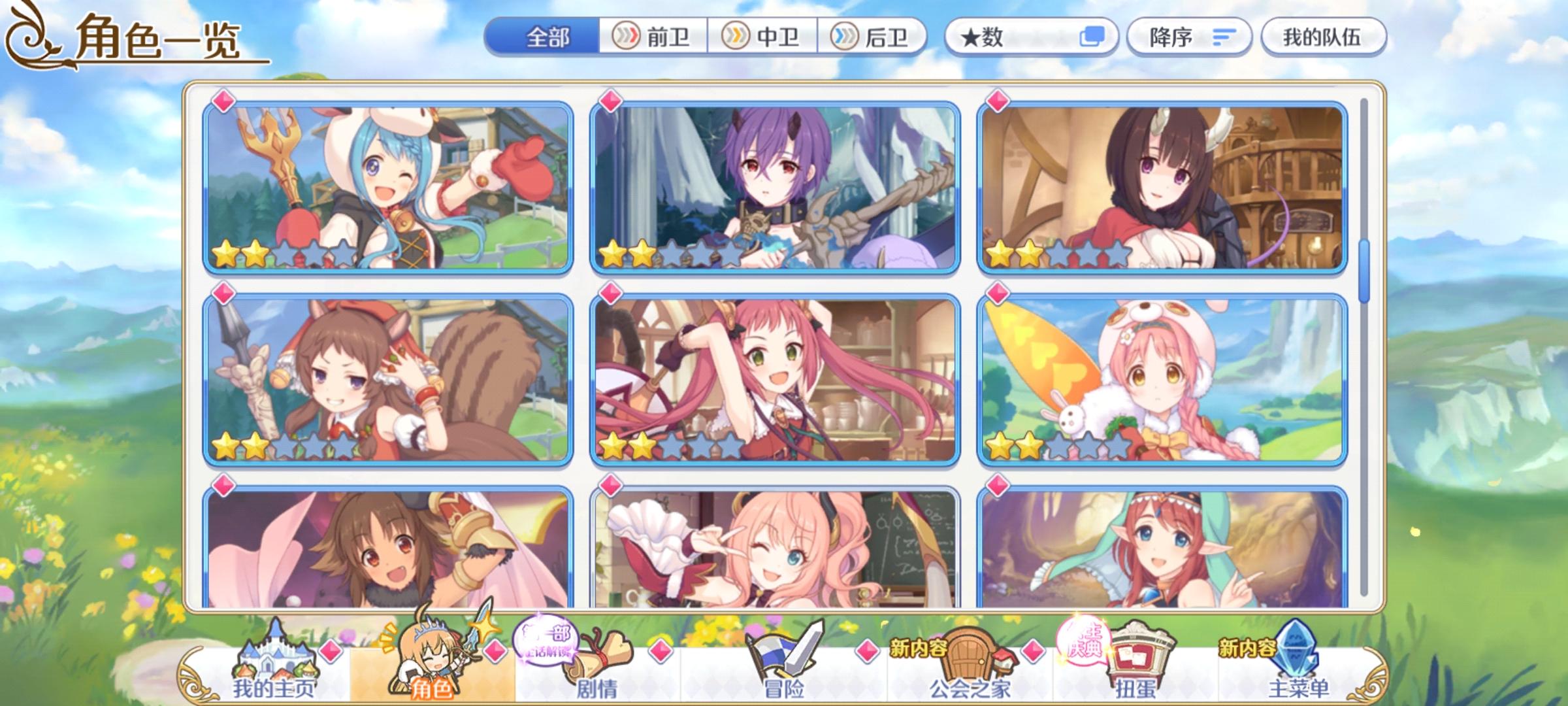
Task: Toggle the sort criteria switch next to ★数
Action: 1092,38
